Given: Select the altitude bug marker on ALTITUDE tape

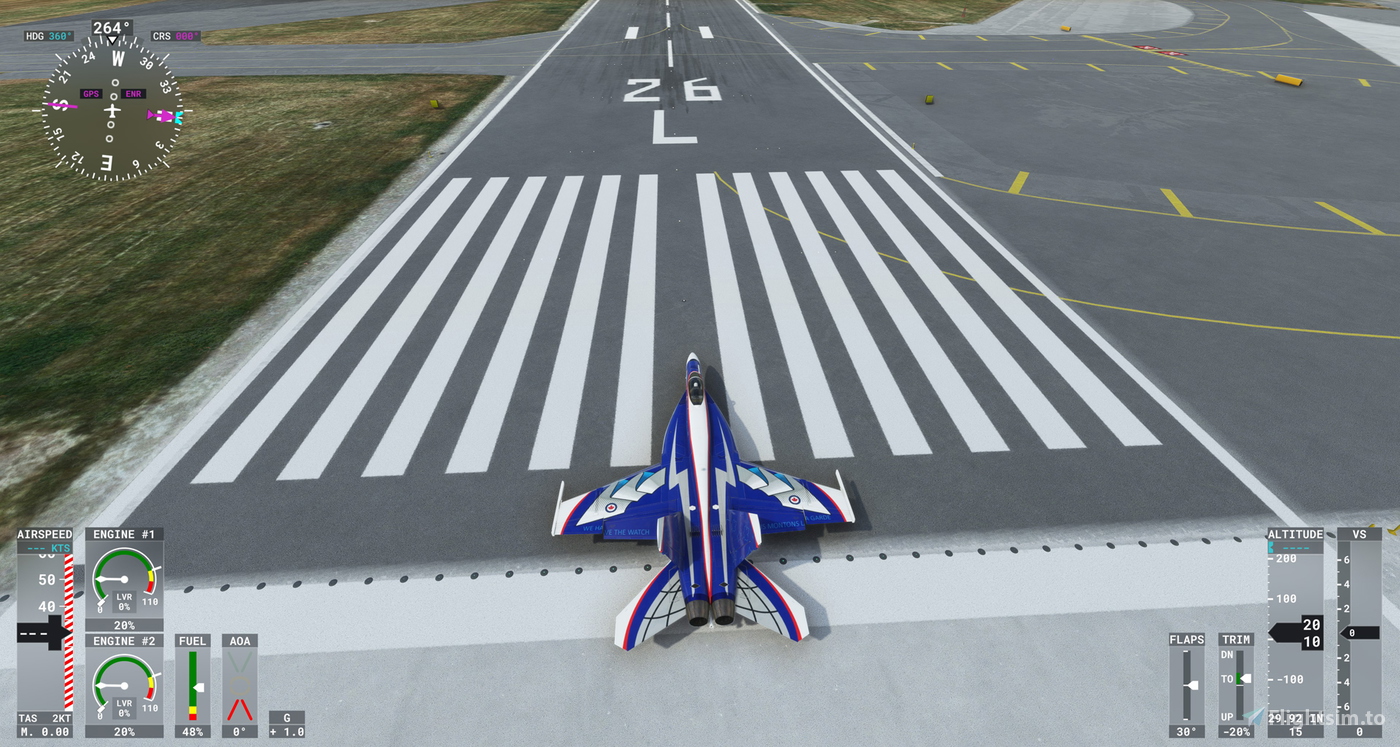Looking at the screenshot, I should coord(1271,549).
